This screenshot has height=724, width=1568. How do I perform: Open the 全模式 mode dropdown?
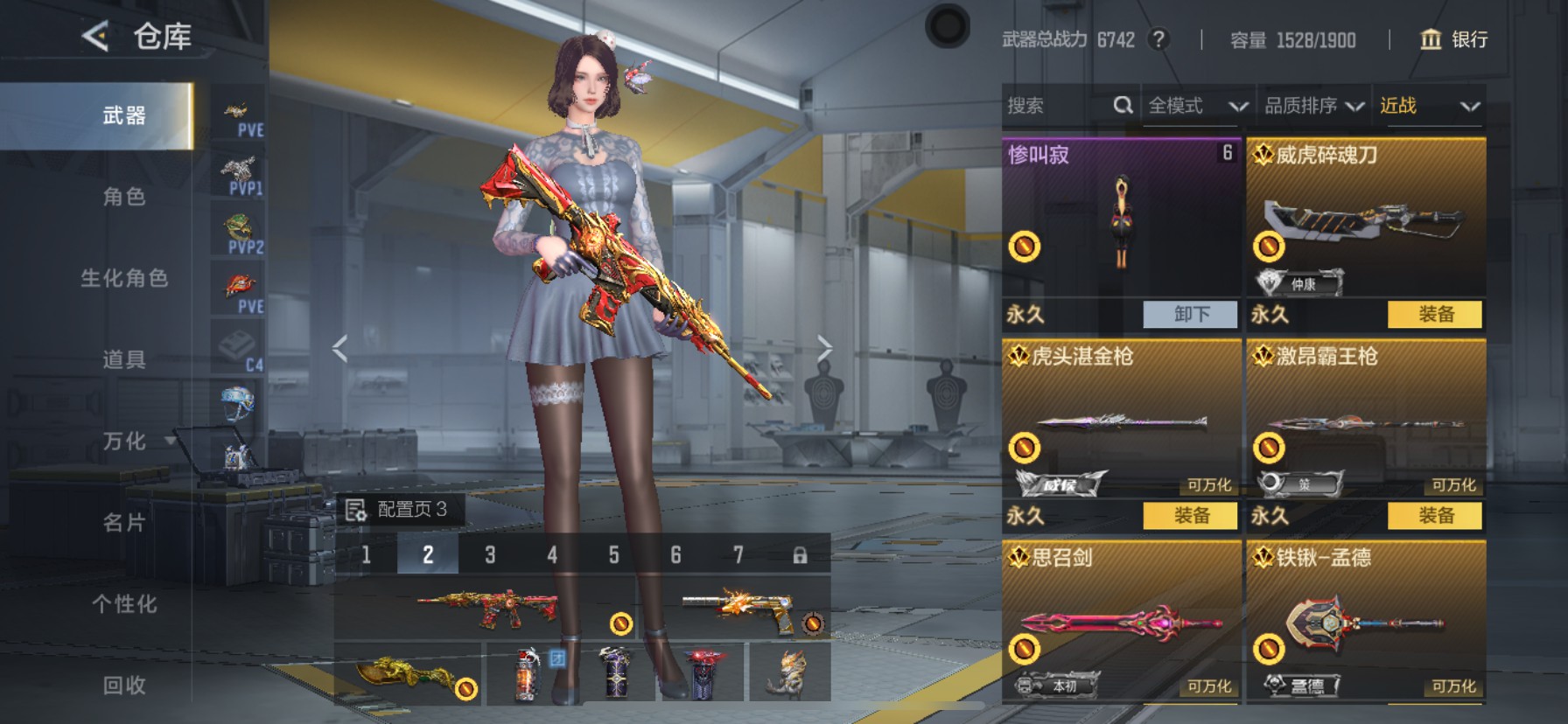coord(1197,106)
